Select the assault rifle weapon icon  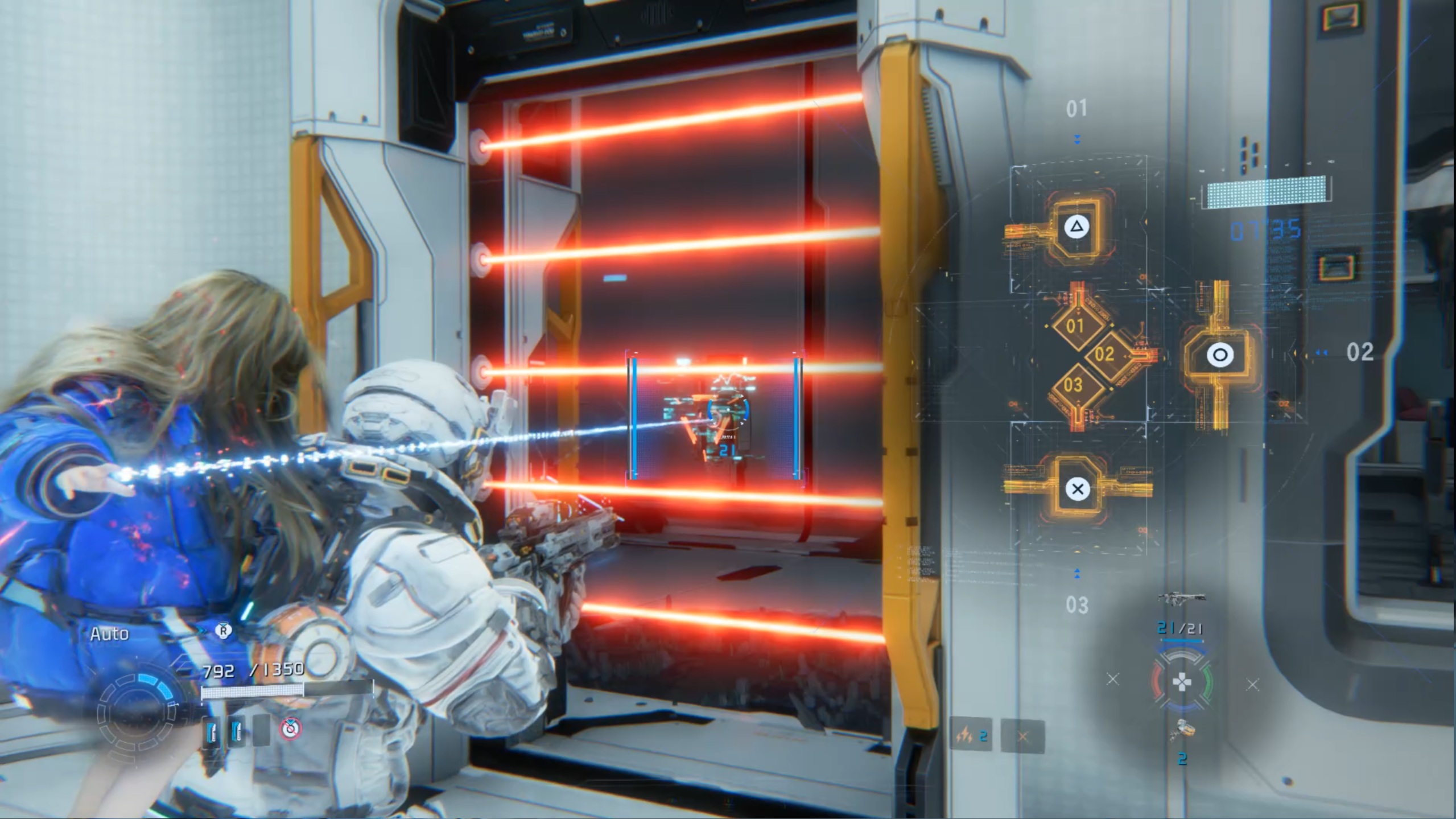click(1182, 598)
